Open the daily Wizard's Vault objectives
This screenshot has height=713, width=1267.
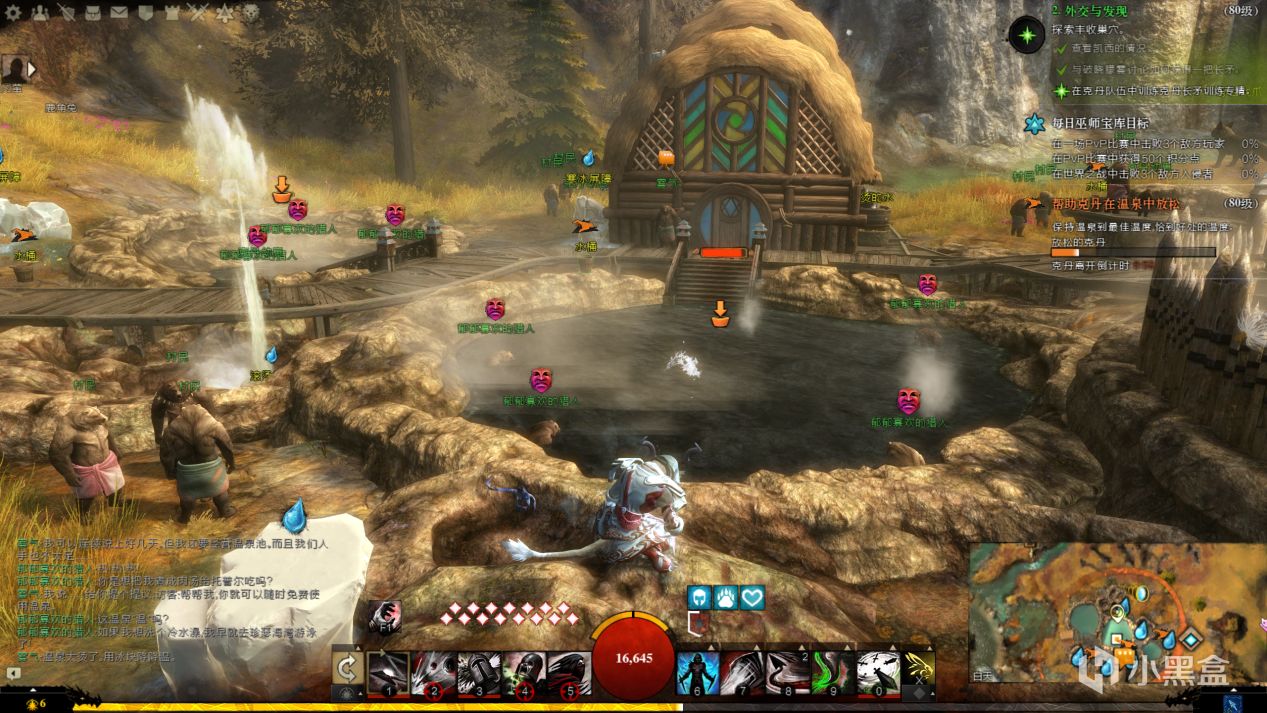1034,124
